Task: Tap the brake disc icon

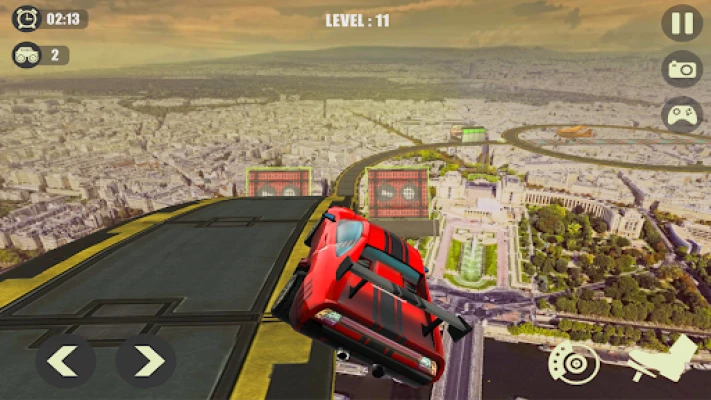Action: coord(574,364)
